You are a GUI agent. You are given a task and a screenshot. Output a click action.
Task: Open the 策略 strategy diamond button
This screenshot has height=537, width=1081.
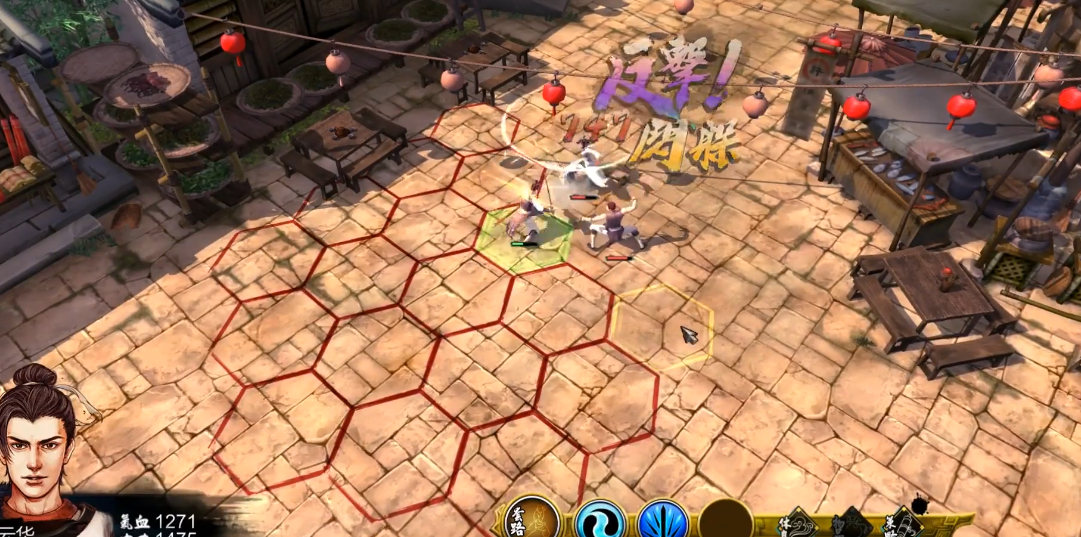coord(902,523)
